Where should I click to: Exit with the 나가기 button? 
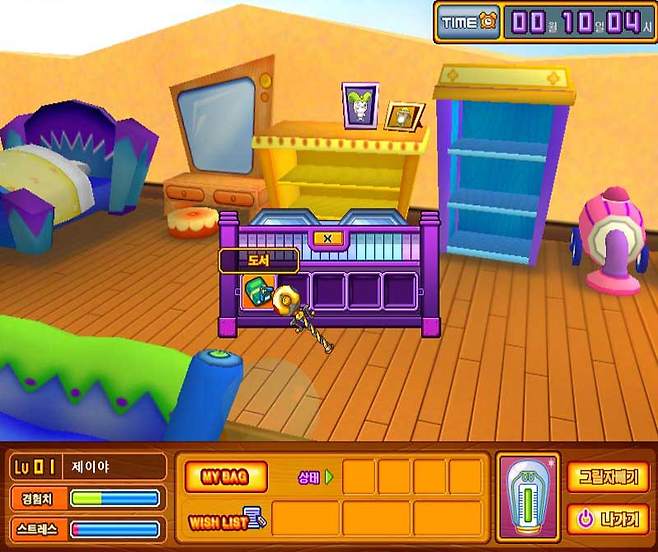[x=607, y=519]
